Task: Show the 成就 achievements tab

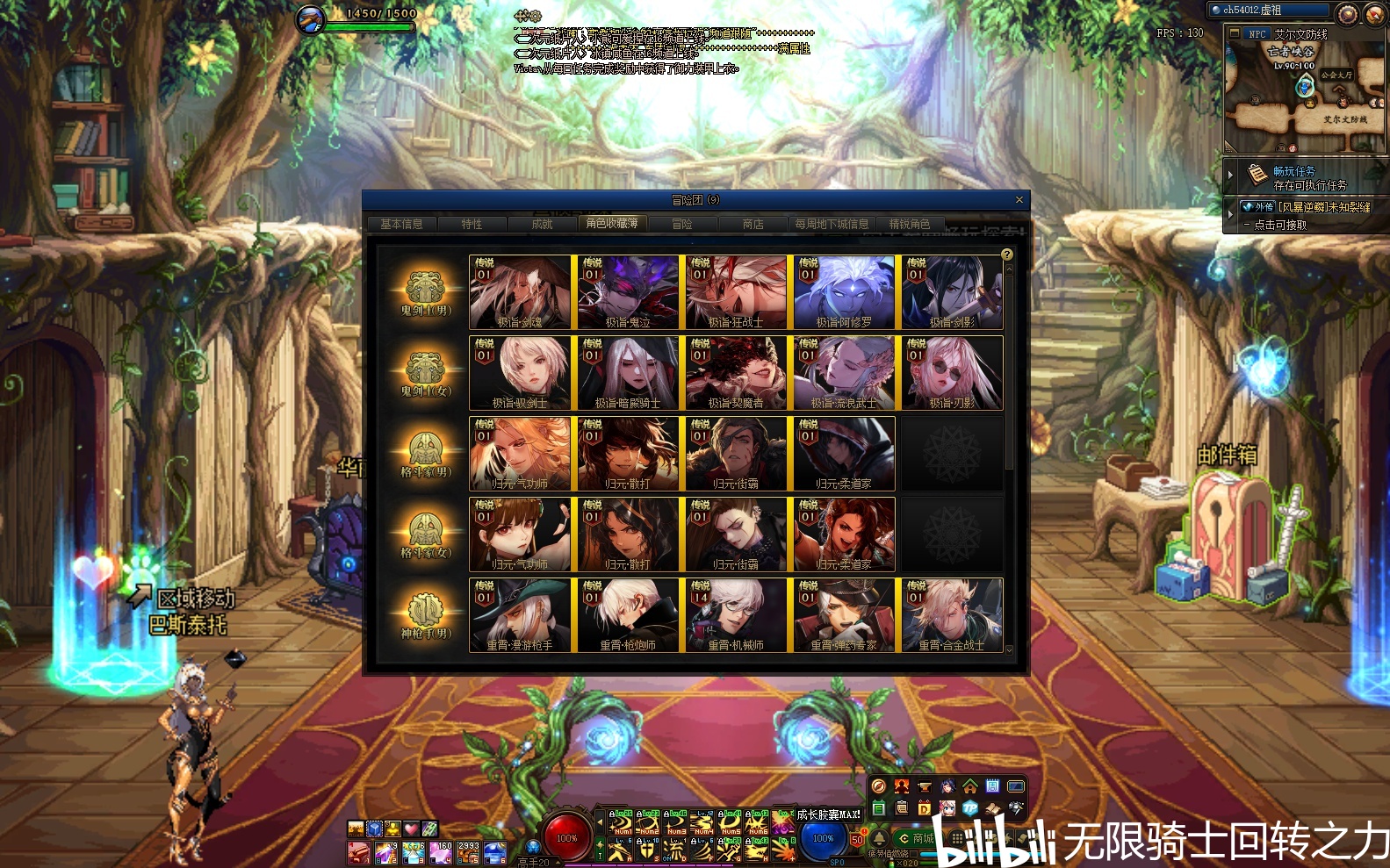Action: click(542, 225)
